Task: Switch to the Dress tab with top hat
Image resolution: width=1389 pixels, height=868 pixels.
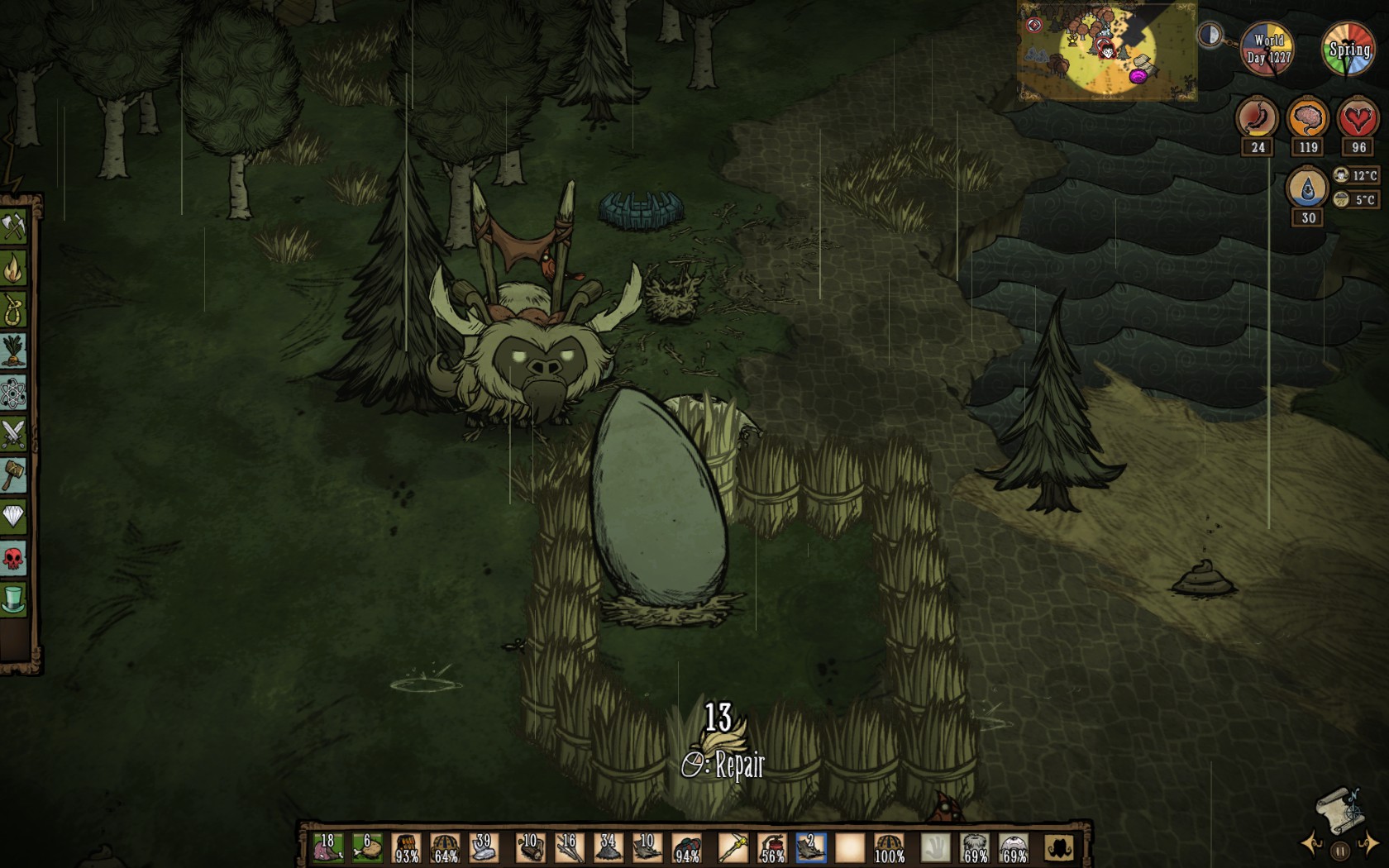Action: 14,600
